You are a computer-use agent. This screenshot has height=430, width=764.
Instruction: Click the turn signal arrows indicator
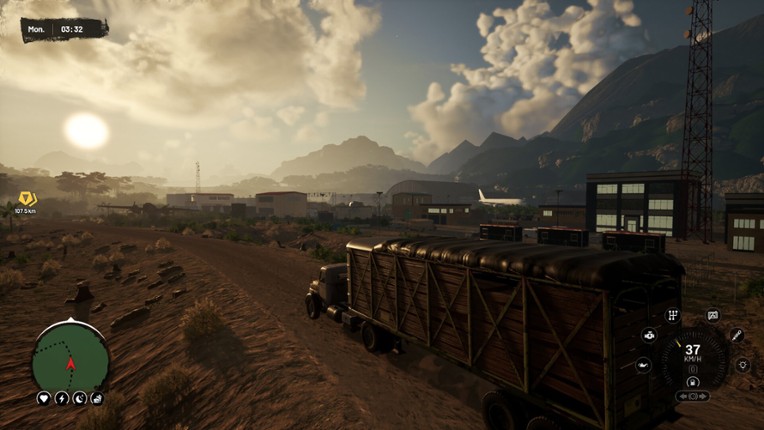coord(692,396)
